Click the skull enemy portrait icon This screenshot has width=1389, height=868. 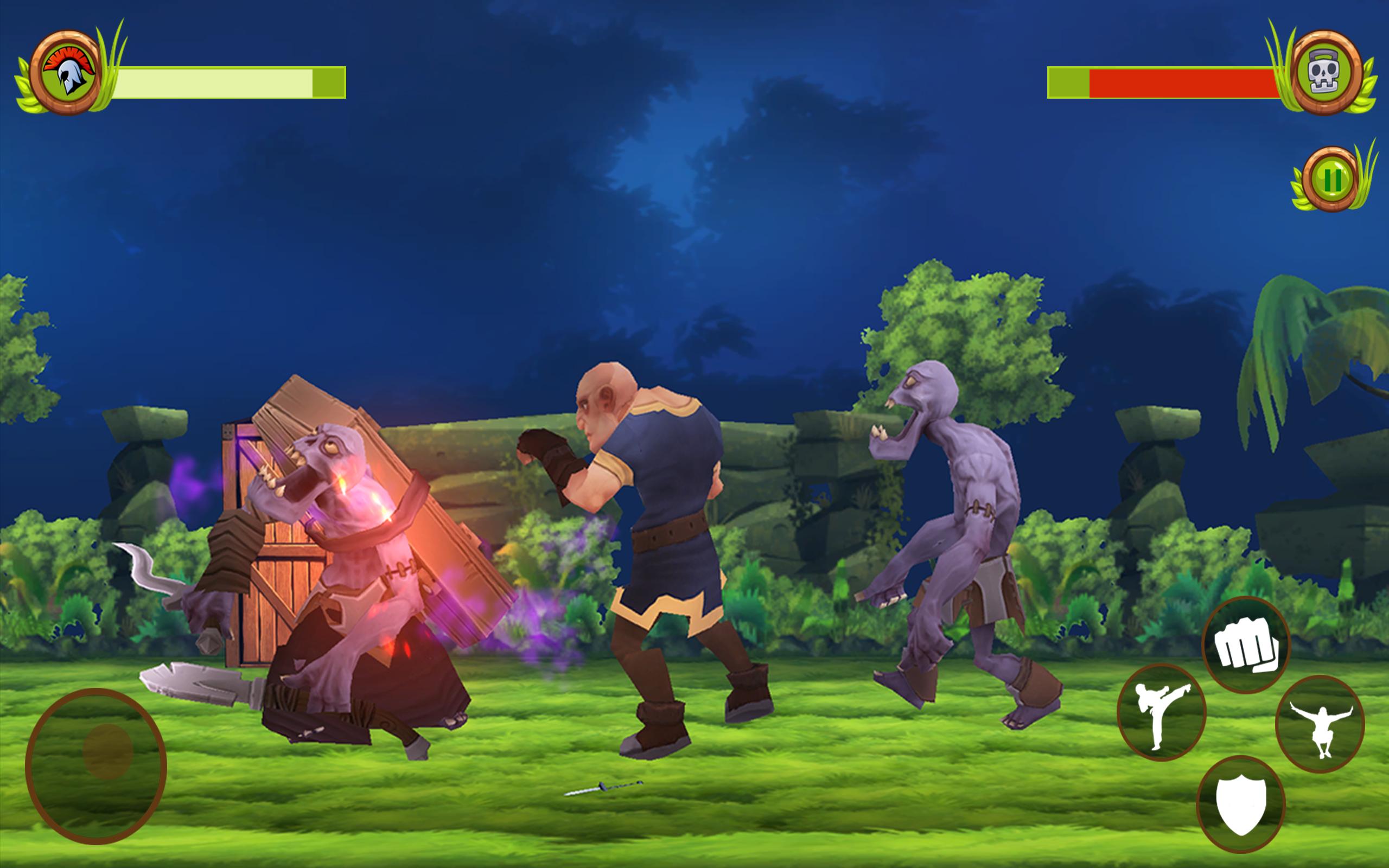[1326, 73]
